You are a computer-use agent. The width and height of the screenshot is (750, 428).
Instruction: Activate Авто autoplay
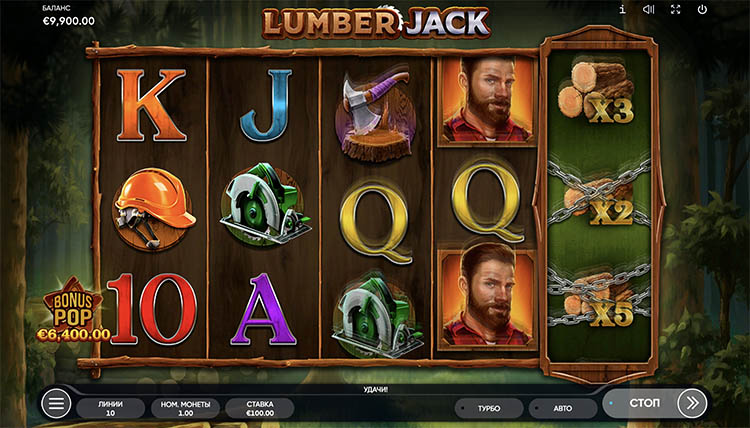pos(562,408)
